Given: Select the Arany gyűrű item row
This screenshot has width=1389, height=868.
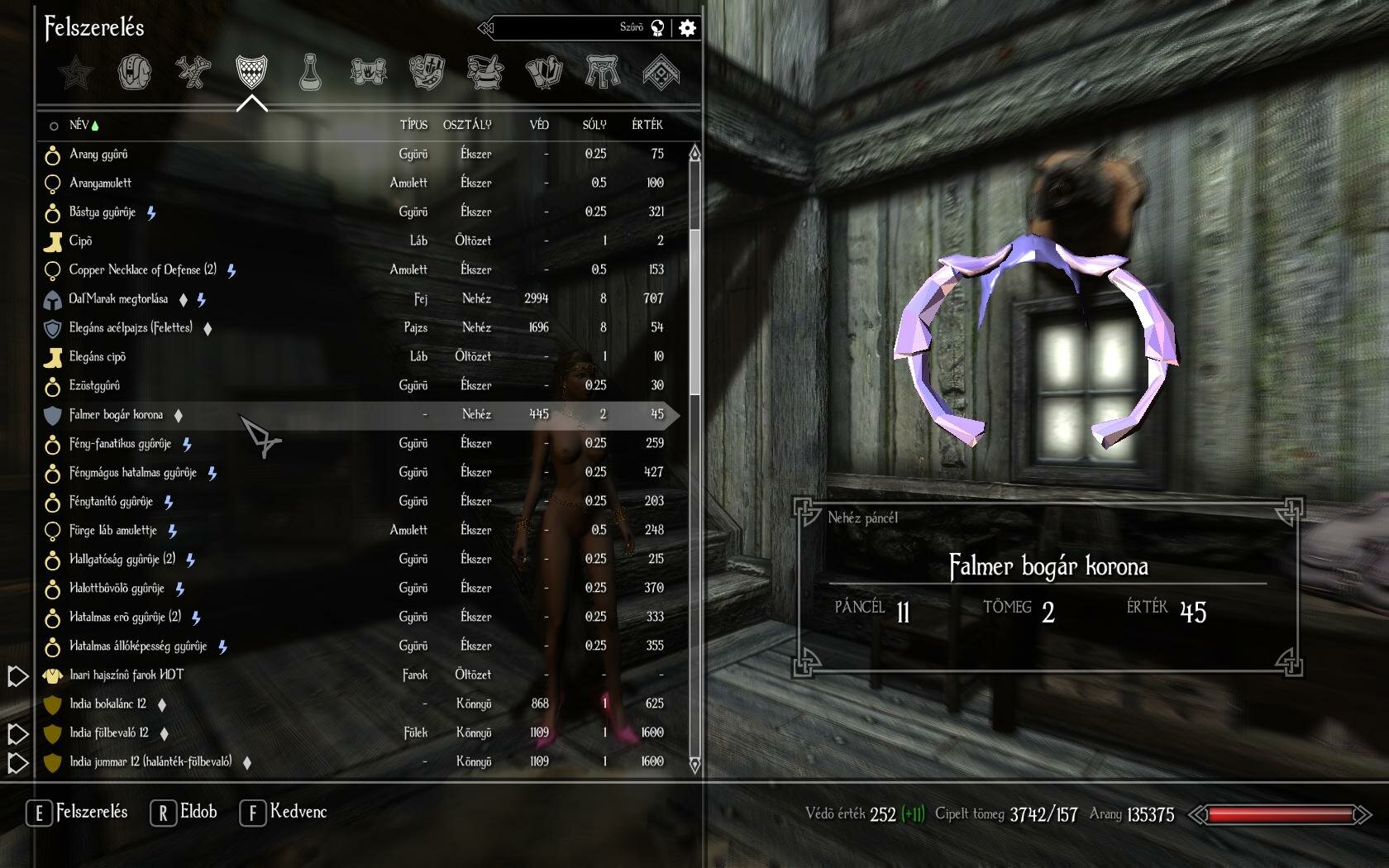Looking at the screenshot, I should tap(98, 154).
